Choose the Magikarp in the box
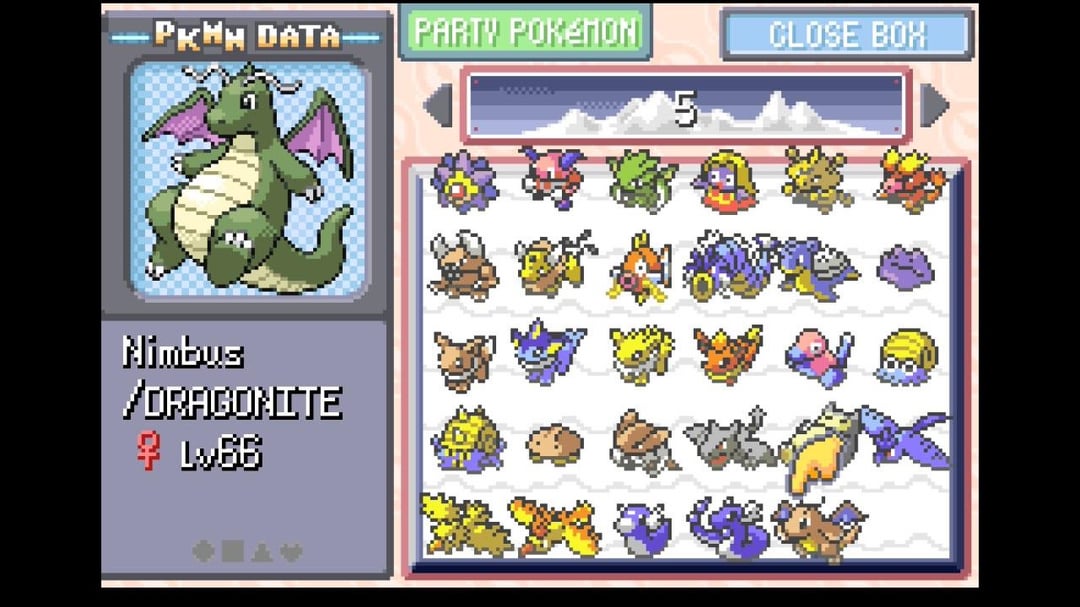The height and width of the screenshot is (607, 1080). point(641,265)
